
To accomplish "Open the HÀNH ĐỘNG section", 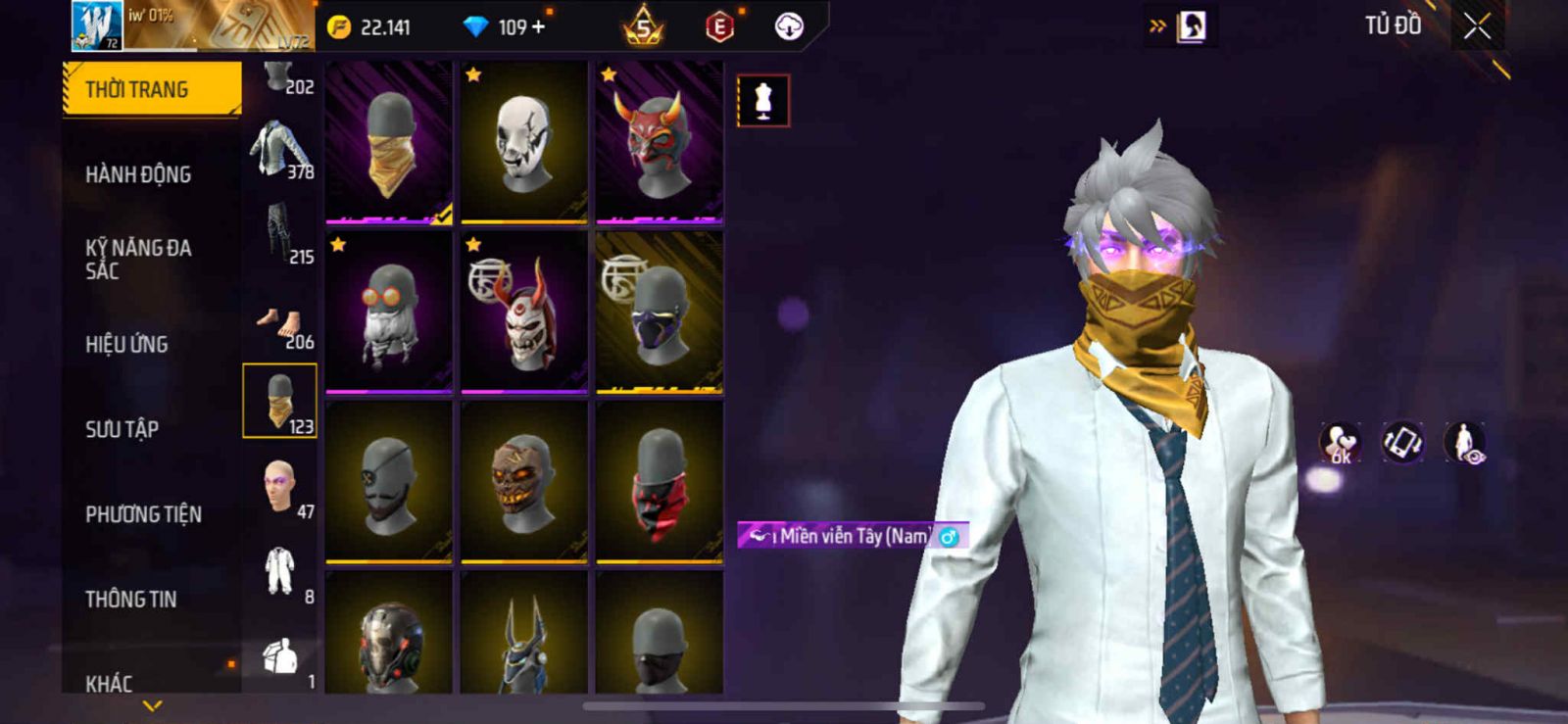I will [138, 174].
